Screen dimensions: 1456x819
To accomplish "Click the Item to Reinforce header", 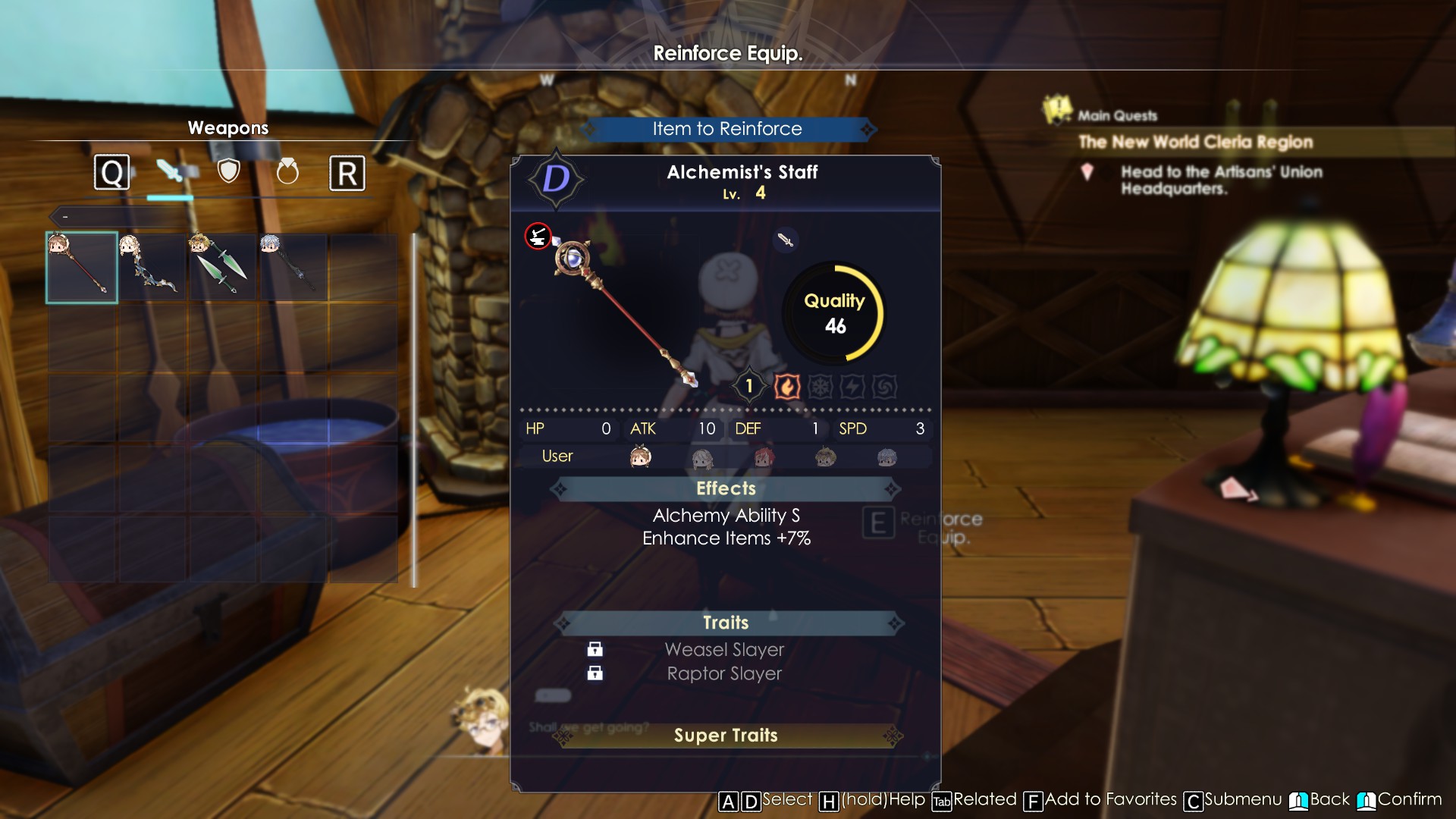I will 726,129.
